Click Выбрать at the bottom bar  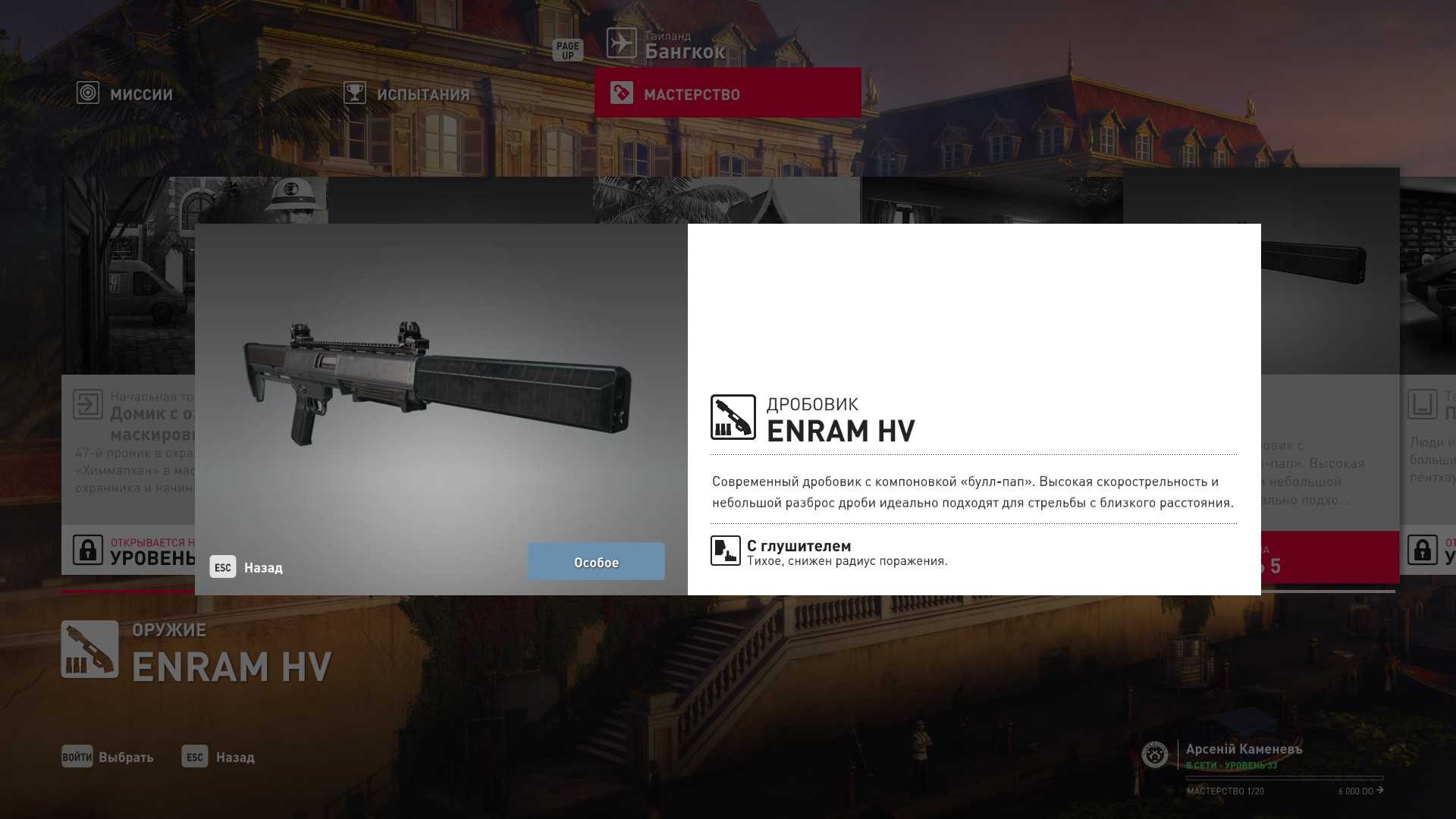(x=108, y=757)
